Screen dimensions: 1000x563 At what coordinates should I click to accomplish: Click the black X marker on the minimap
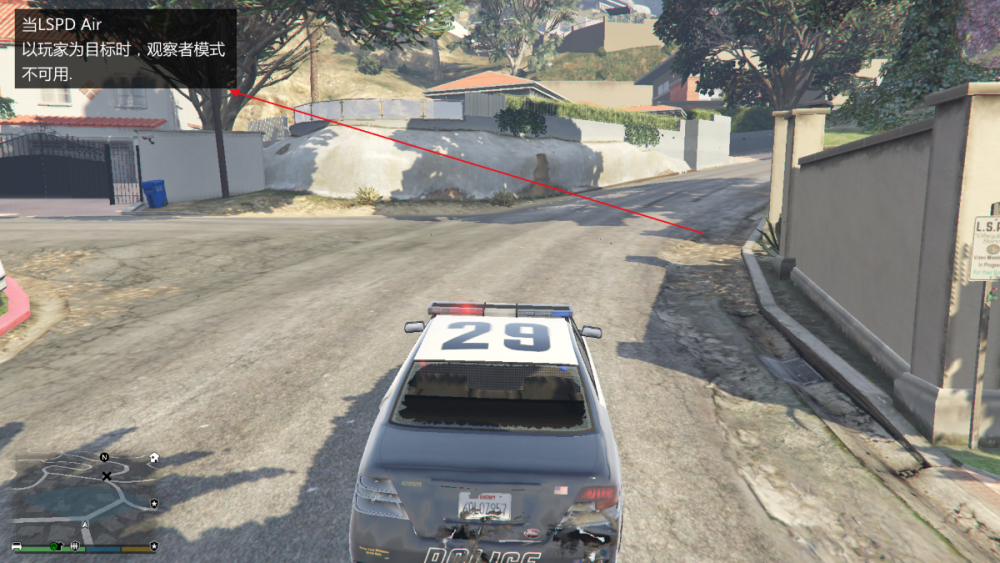tap(106, 476)
